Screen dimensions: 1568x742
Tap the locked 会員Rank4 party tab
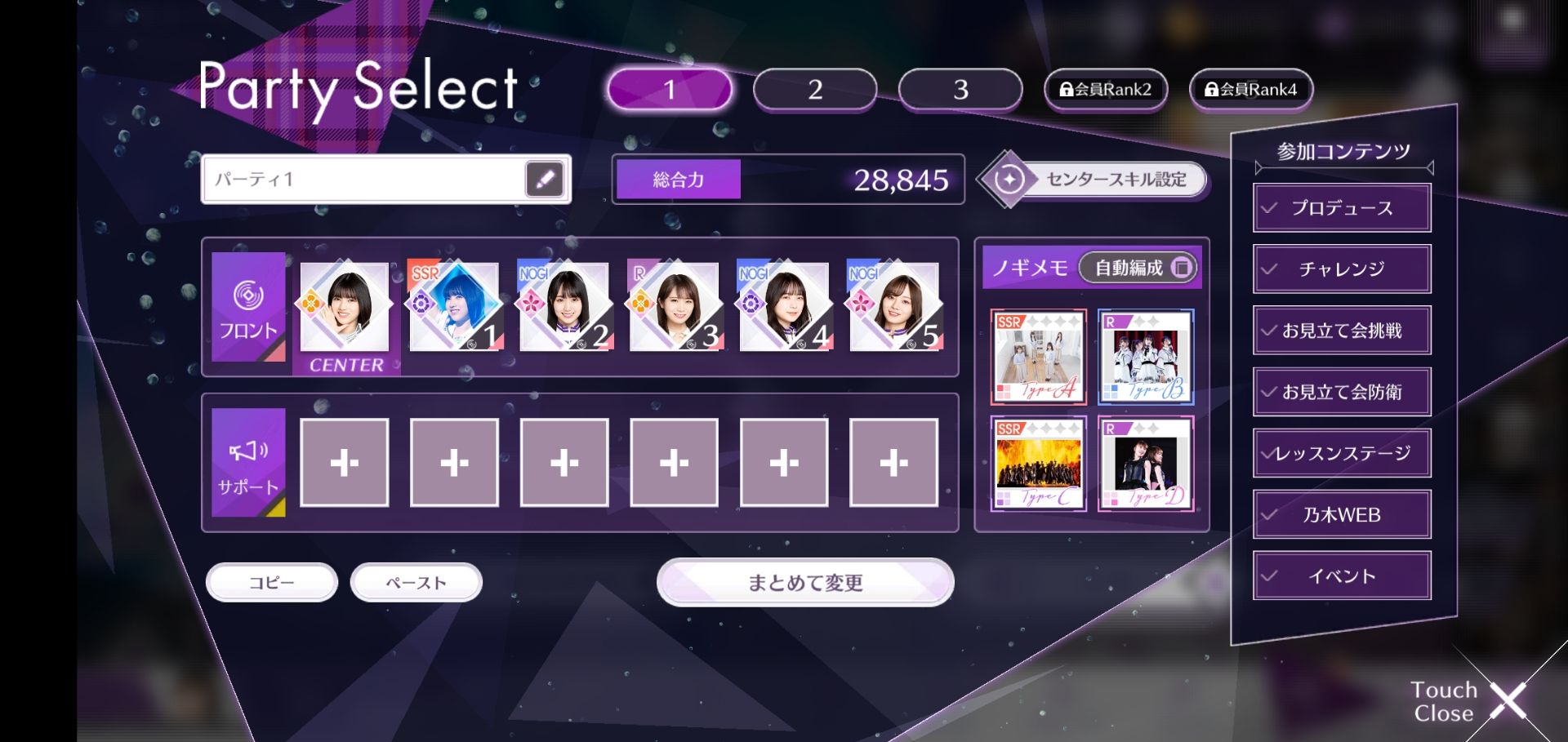[x=1250, y=90]
